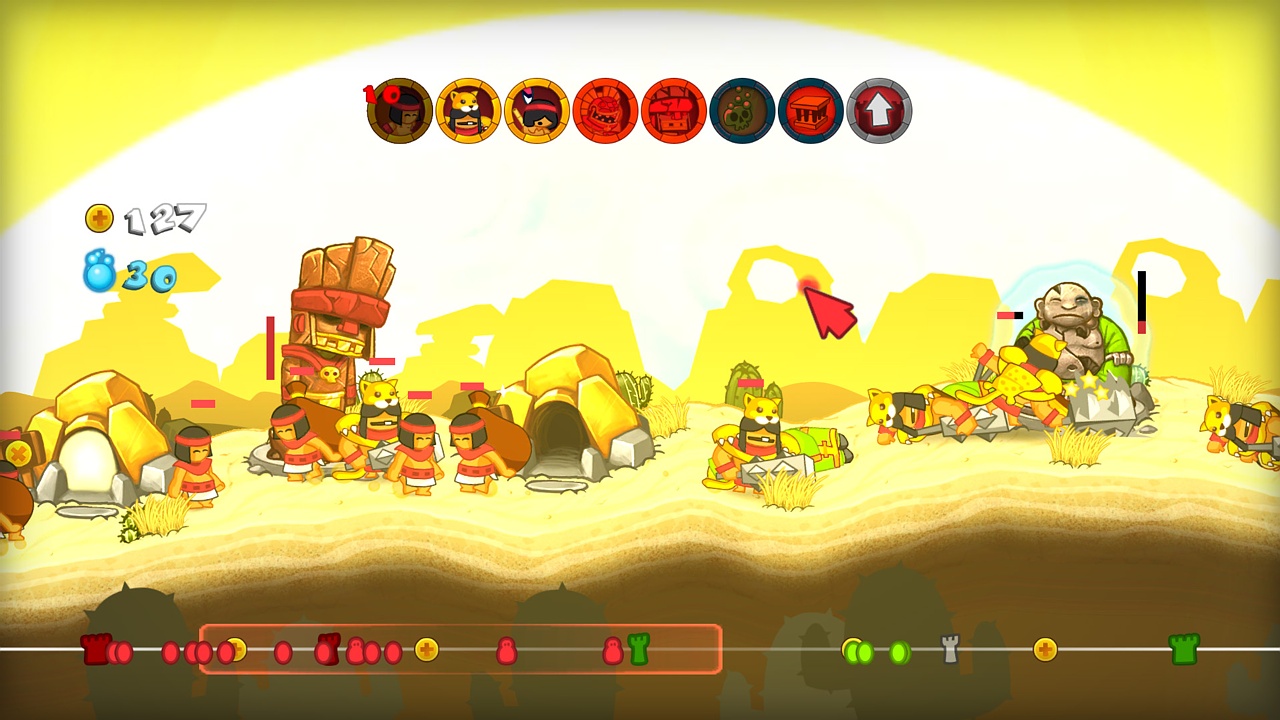Select the spear-wielding warrior girl icon
The width and height of the screenshot is (1280, 720).
click(x=536, y=111)
